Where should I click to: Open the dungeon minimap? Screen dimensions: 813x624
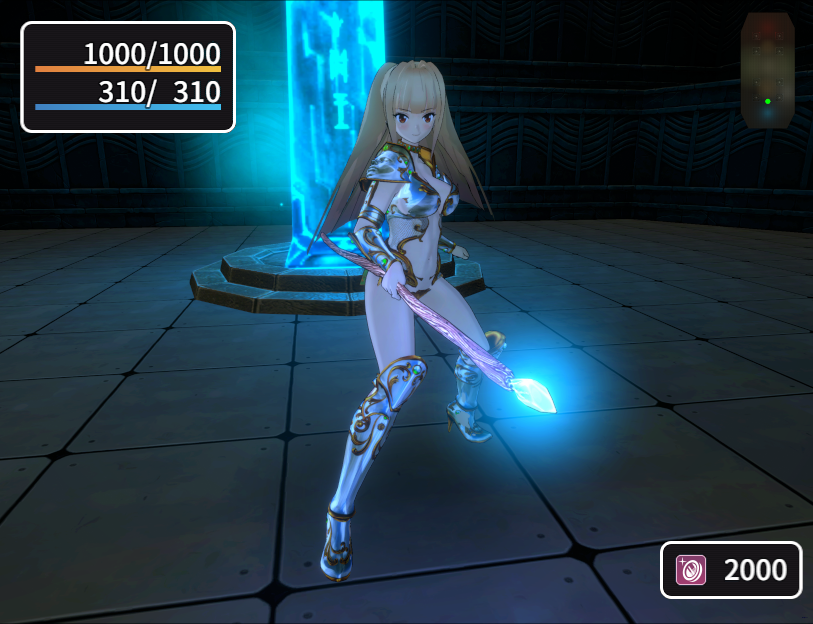click(x=767, y=70)
